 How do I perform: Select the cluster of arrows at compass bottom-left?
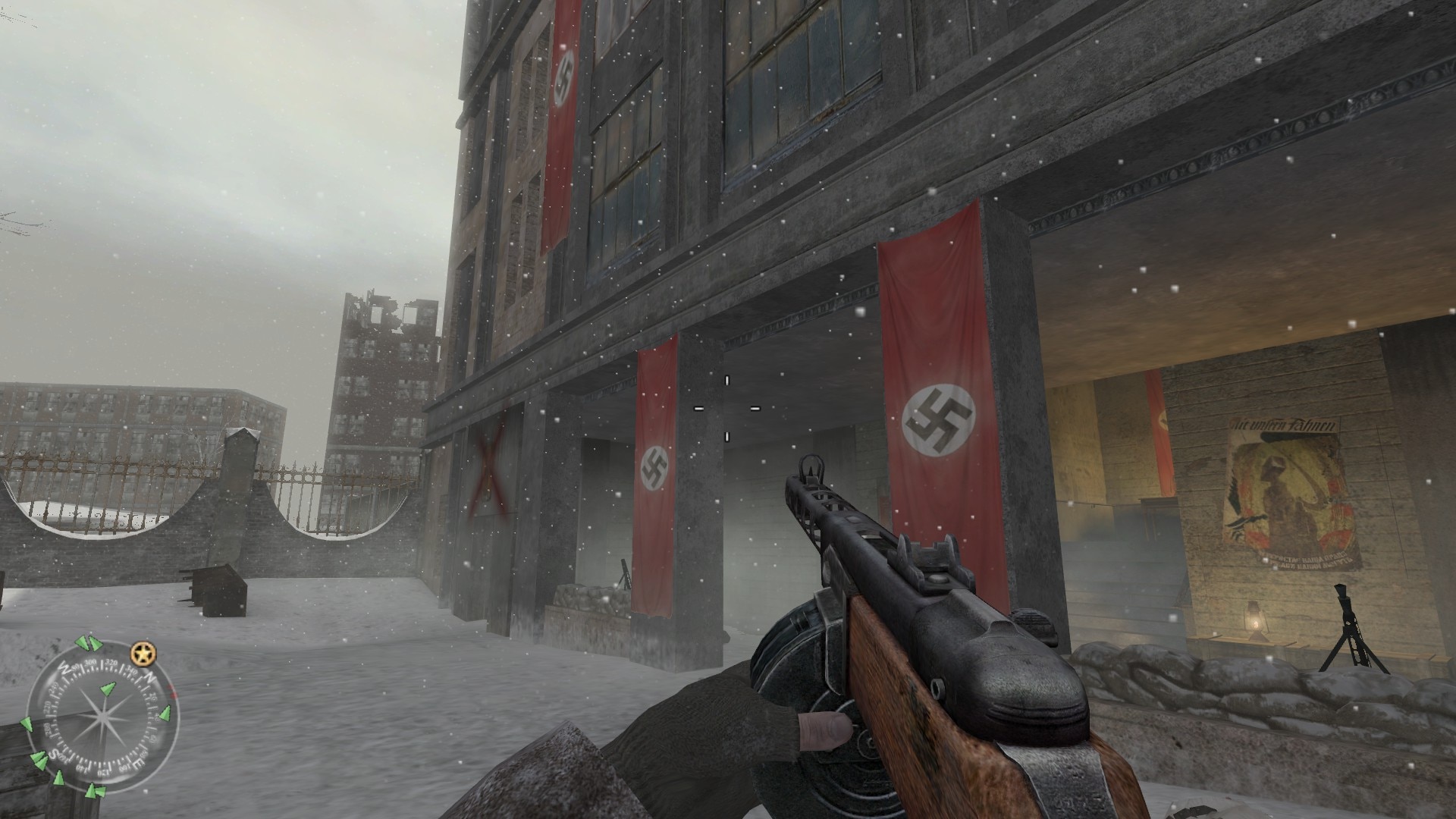(39, 761)
